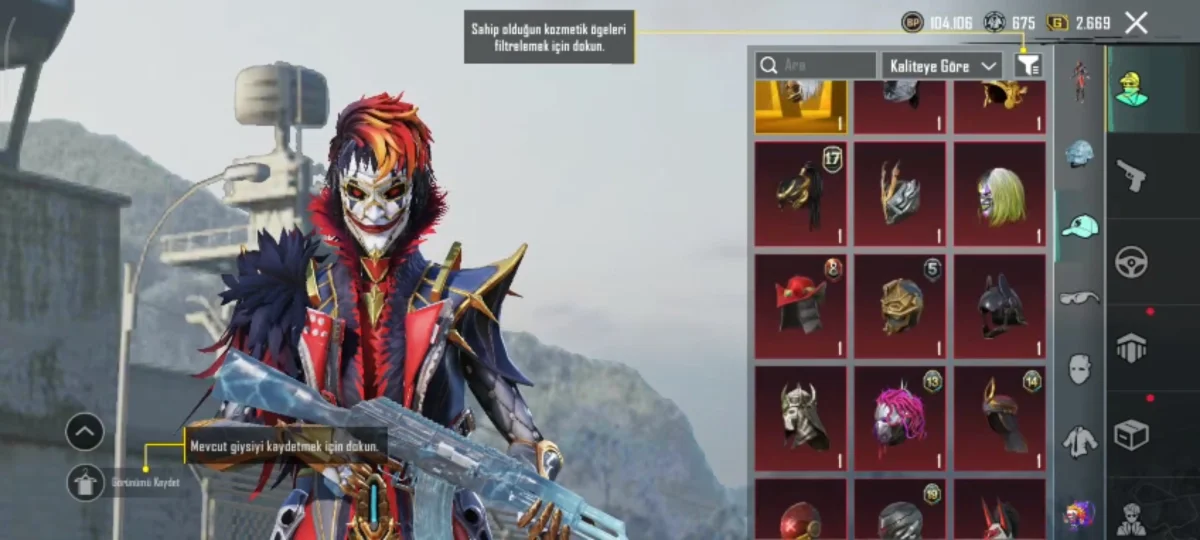This screenshot has height=540, width=1200.
Task: Save the outfit with "Görünümü Kaydet"
Action: [86, 483]
